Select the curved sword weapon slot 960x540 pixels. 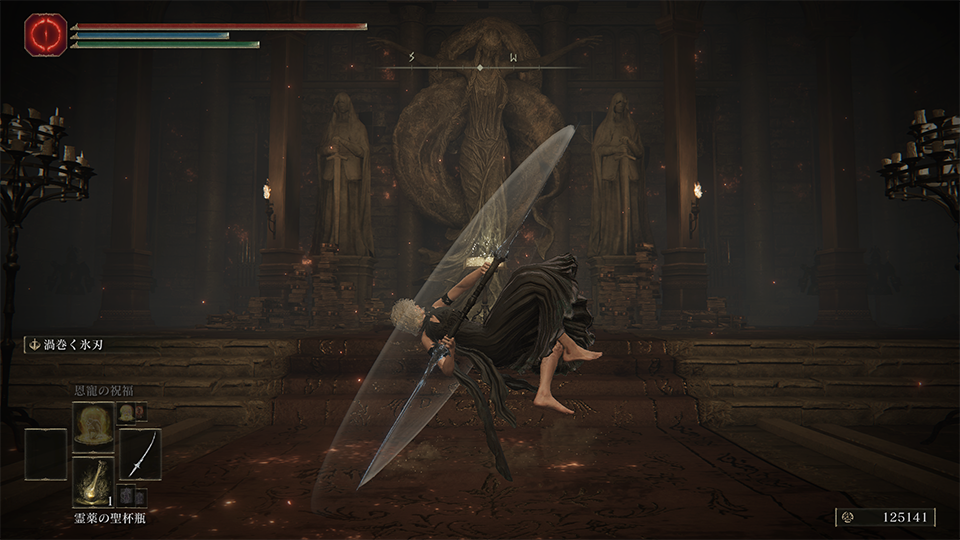pos(140,453)
